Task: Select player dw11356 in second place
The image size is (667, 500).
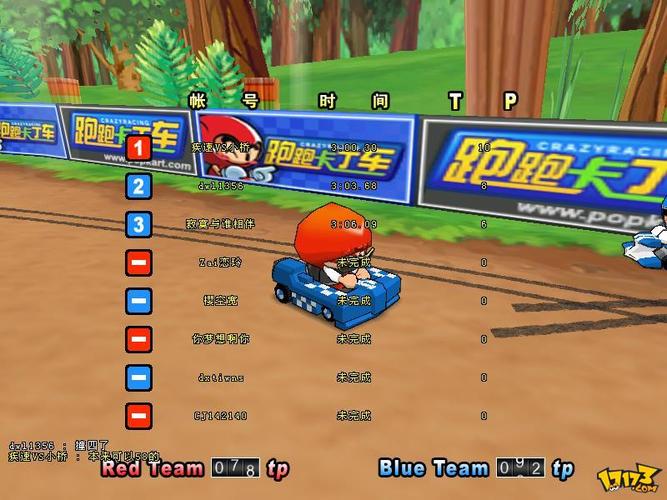Action: [220, 186]
